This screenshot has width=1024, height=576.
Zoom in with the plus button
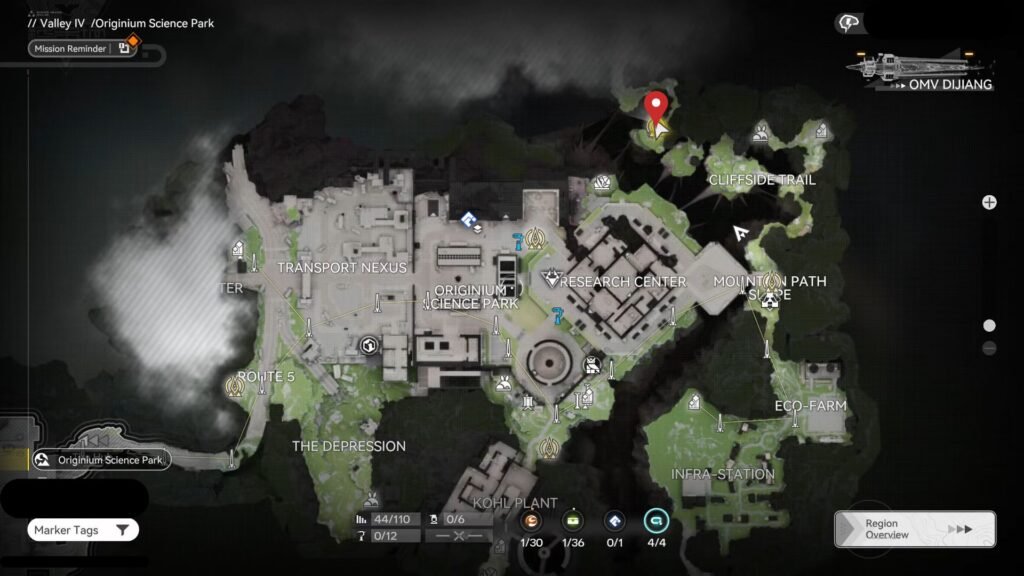pyautogui.click(x=989, y=202)
